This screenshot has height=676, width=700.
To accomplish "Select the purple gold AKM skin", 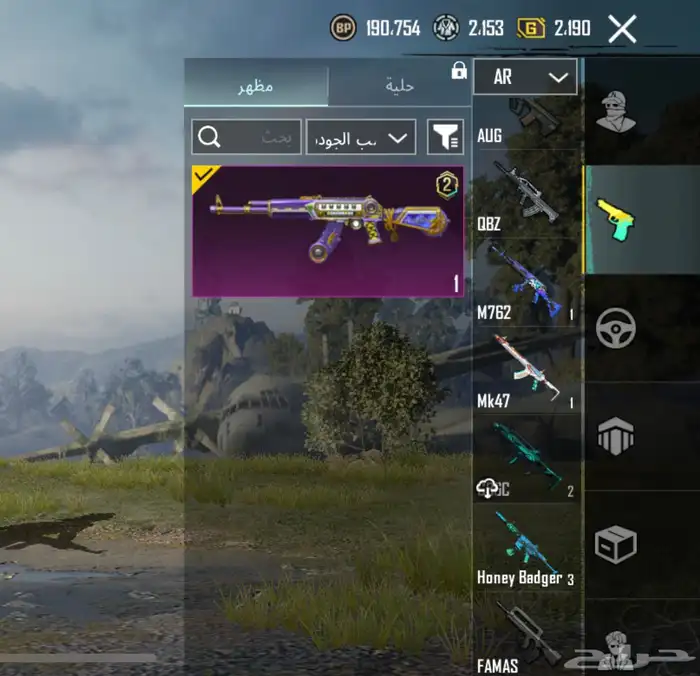I will tap(327, 232).
